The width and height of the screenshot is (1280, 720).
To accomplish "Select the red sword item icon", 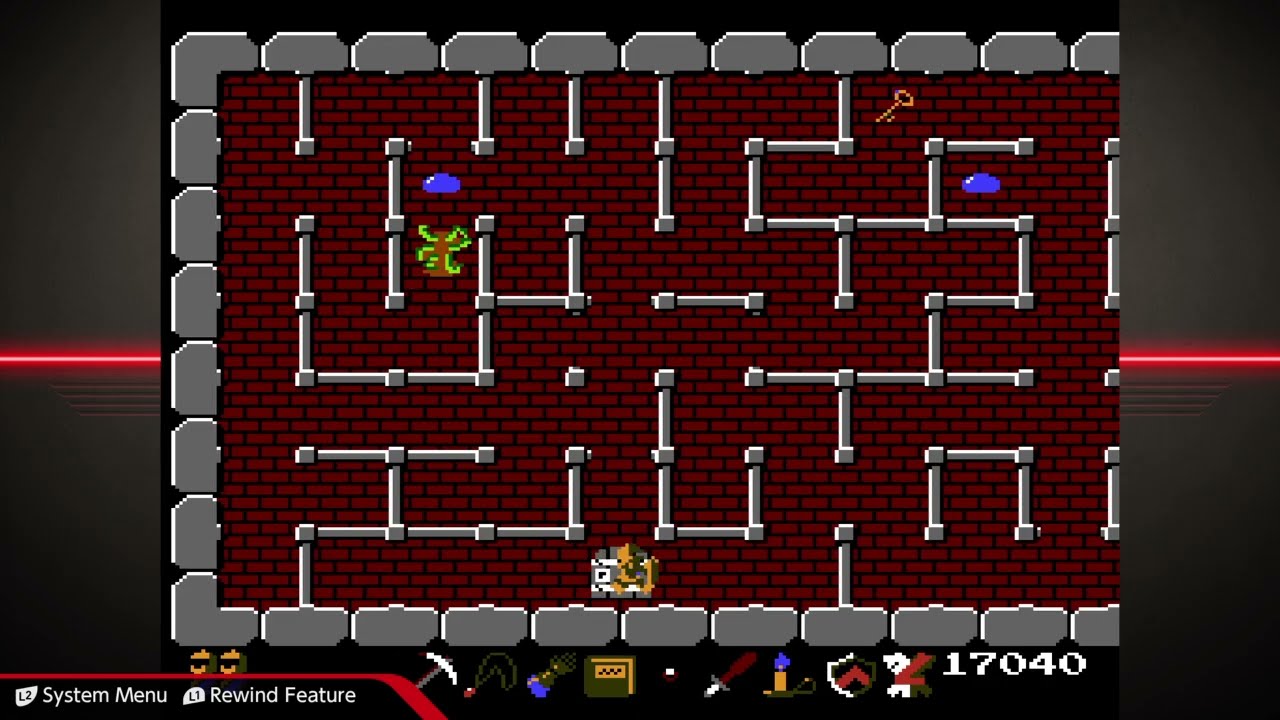I will click(x=730, y=674).
